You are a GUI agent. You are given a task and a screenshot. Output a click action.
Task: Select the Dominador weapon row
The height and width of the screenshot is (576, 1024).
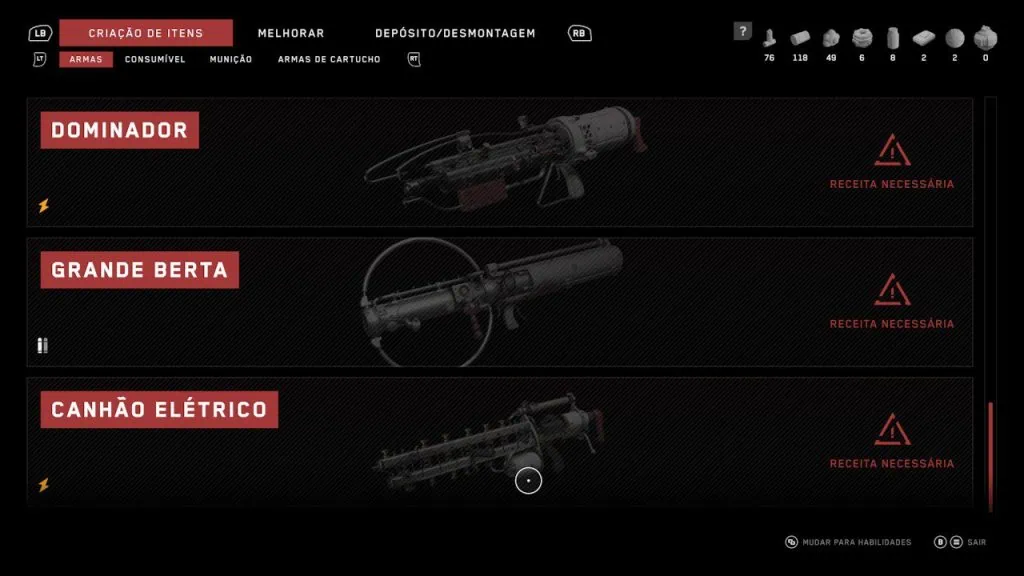(499, 162)
